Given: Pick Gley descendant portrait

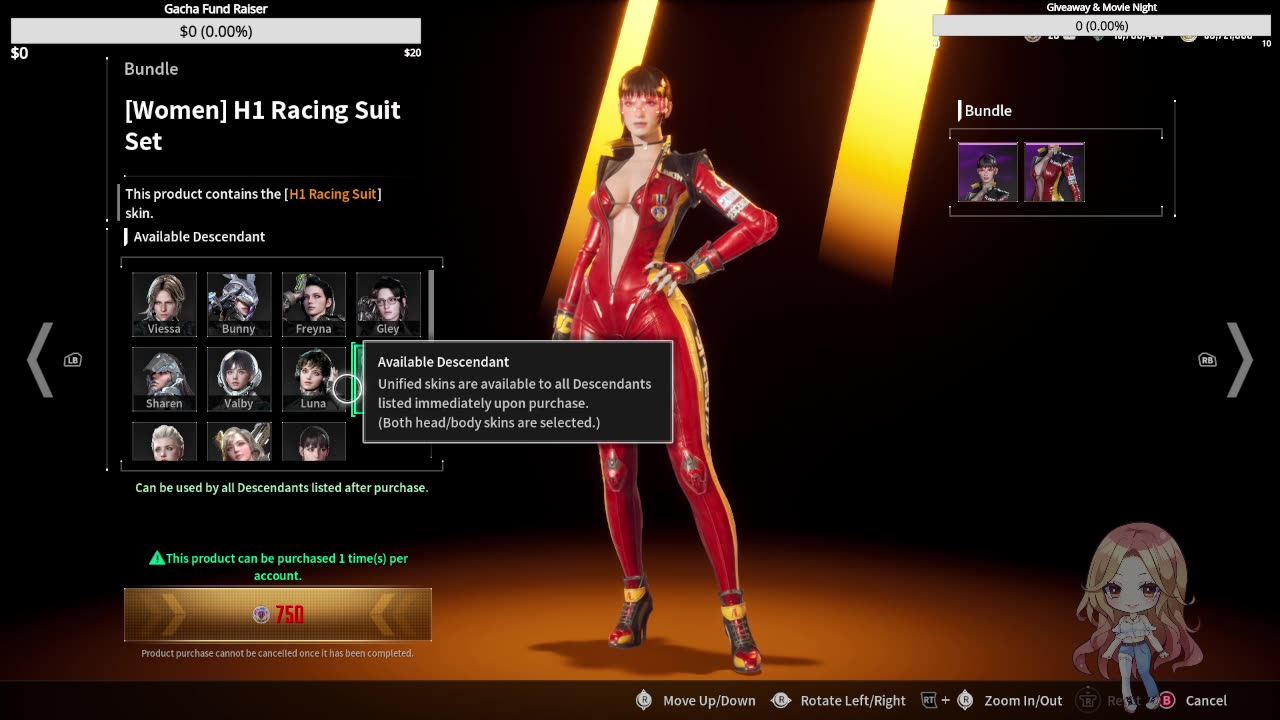Looking at the screenshot, I should click(388, 304).
